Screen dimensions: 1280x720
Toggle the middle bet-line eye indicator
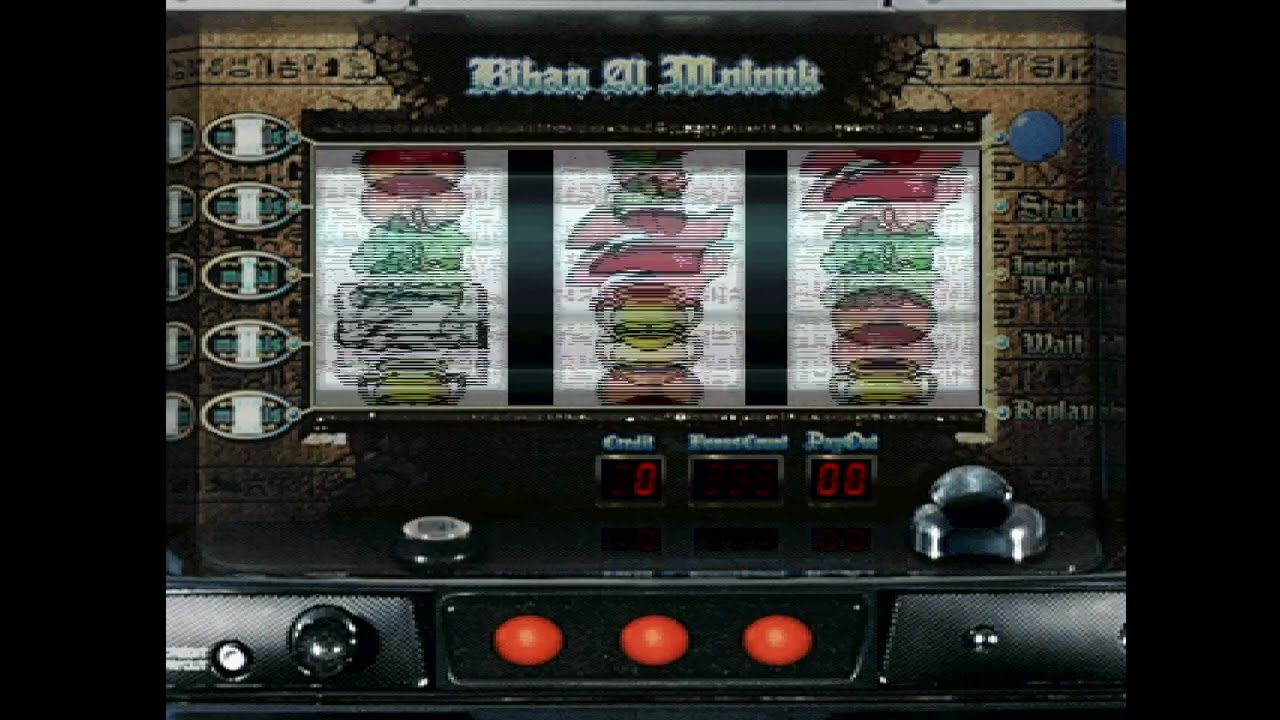[x=245, y=272]
